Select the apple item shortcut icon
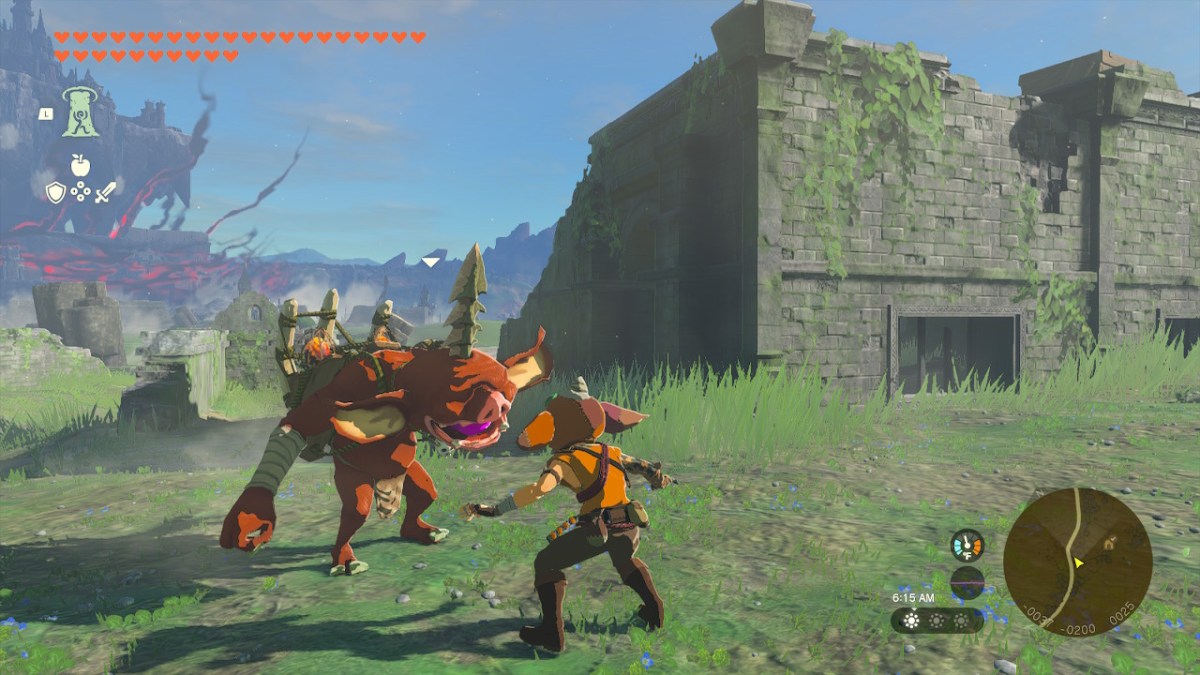1200x675 pixels. [x=80, y=165]
